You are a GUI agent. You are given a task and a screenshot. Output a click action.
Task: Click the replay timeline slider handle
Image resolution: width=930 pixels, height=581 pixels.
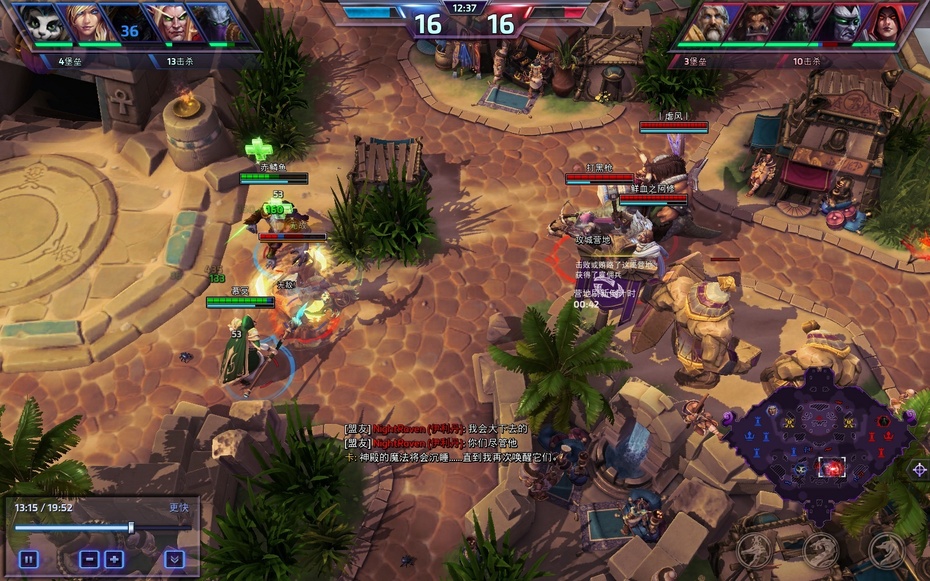[x=131, y=527]
